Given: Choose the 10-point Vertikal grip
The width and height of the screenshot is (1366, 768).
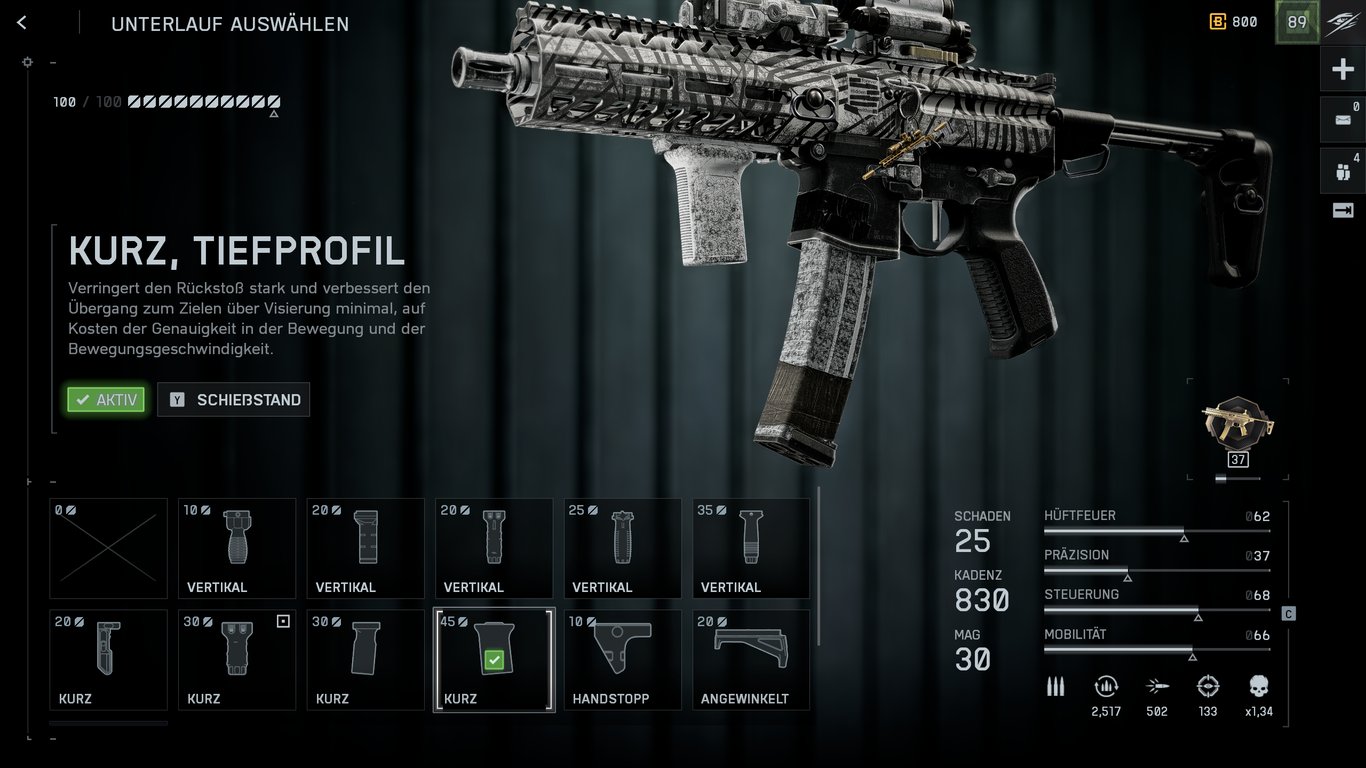Looking at the screenshot, I should (x=237, y=548).
